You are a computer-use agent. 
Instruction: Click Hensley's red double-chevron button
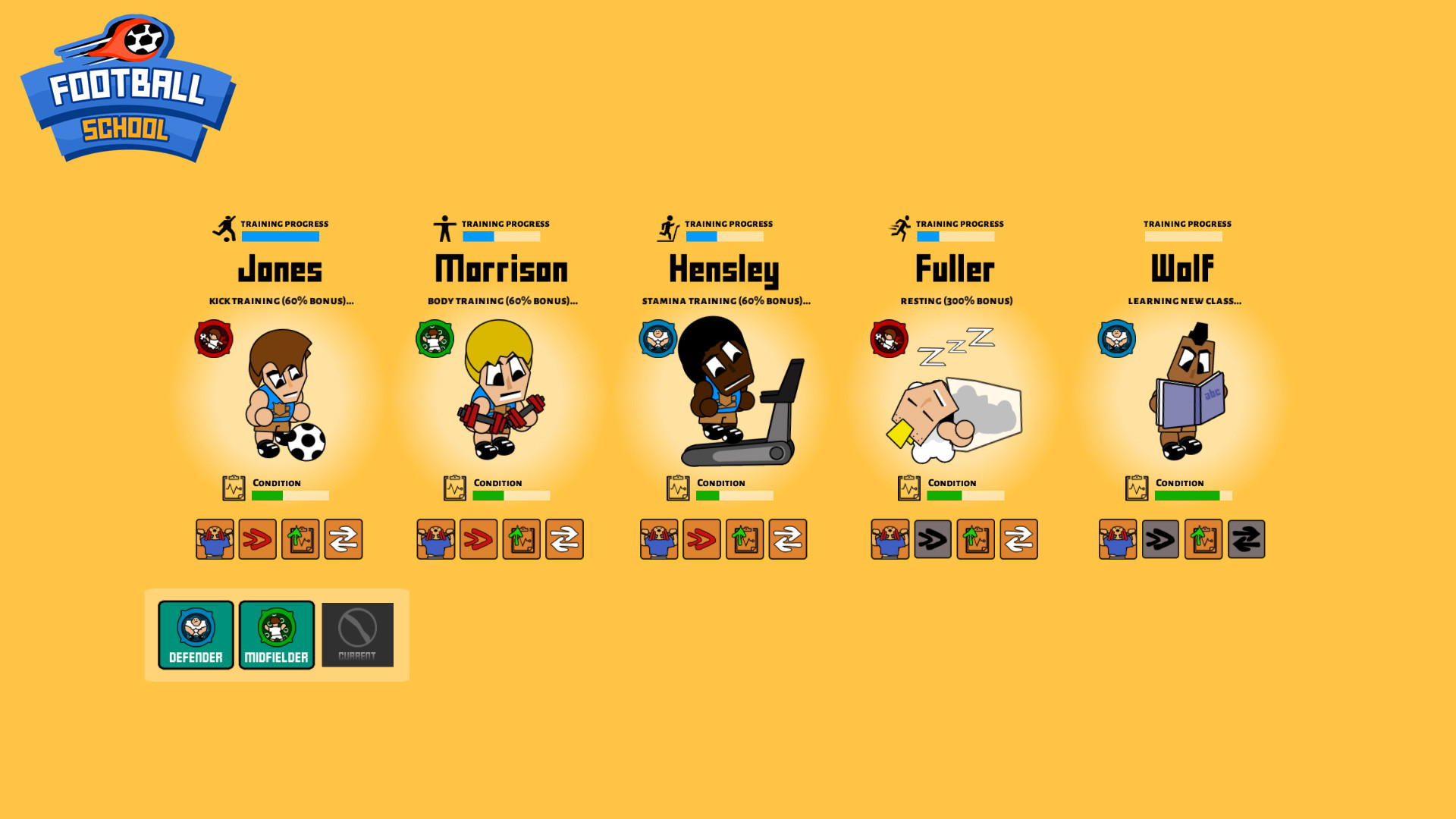click(x=701, y=539)
